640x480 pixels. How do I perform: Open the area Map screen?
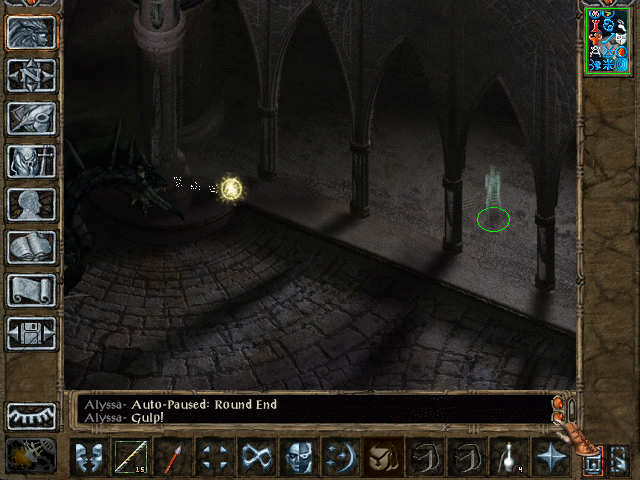coord(31,75)
